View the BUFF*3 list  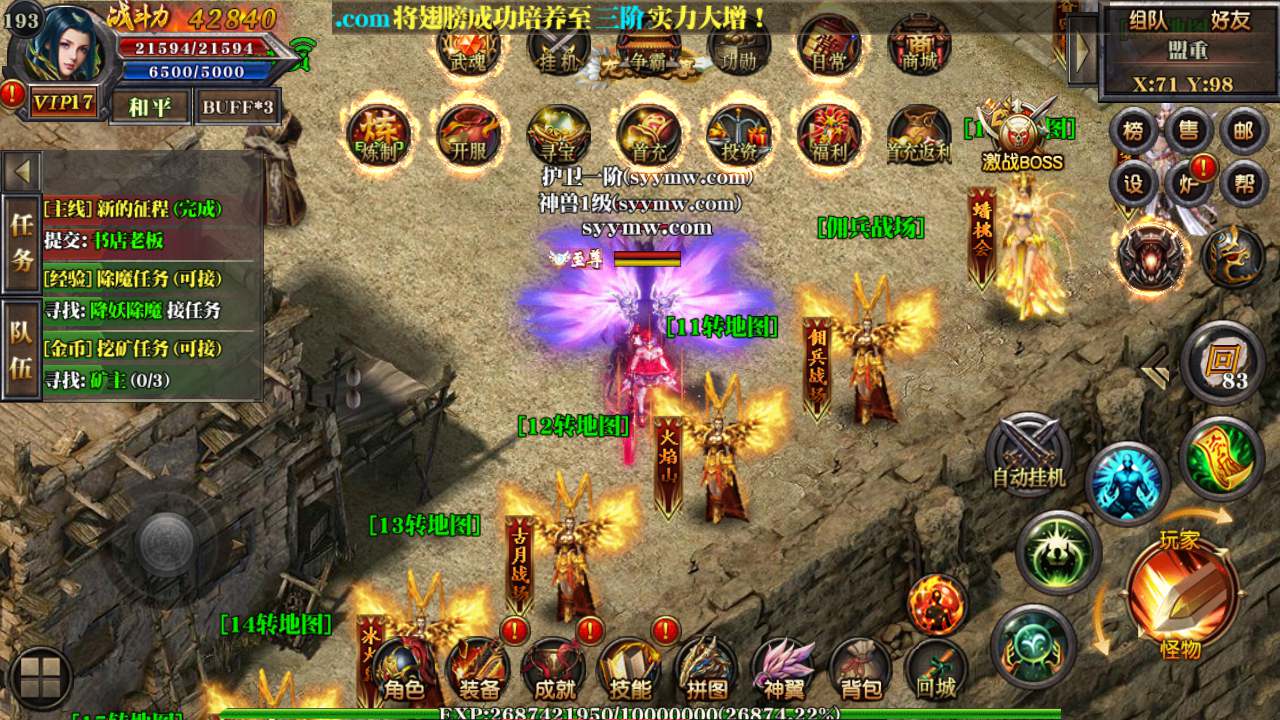(237, 106)
